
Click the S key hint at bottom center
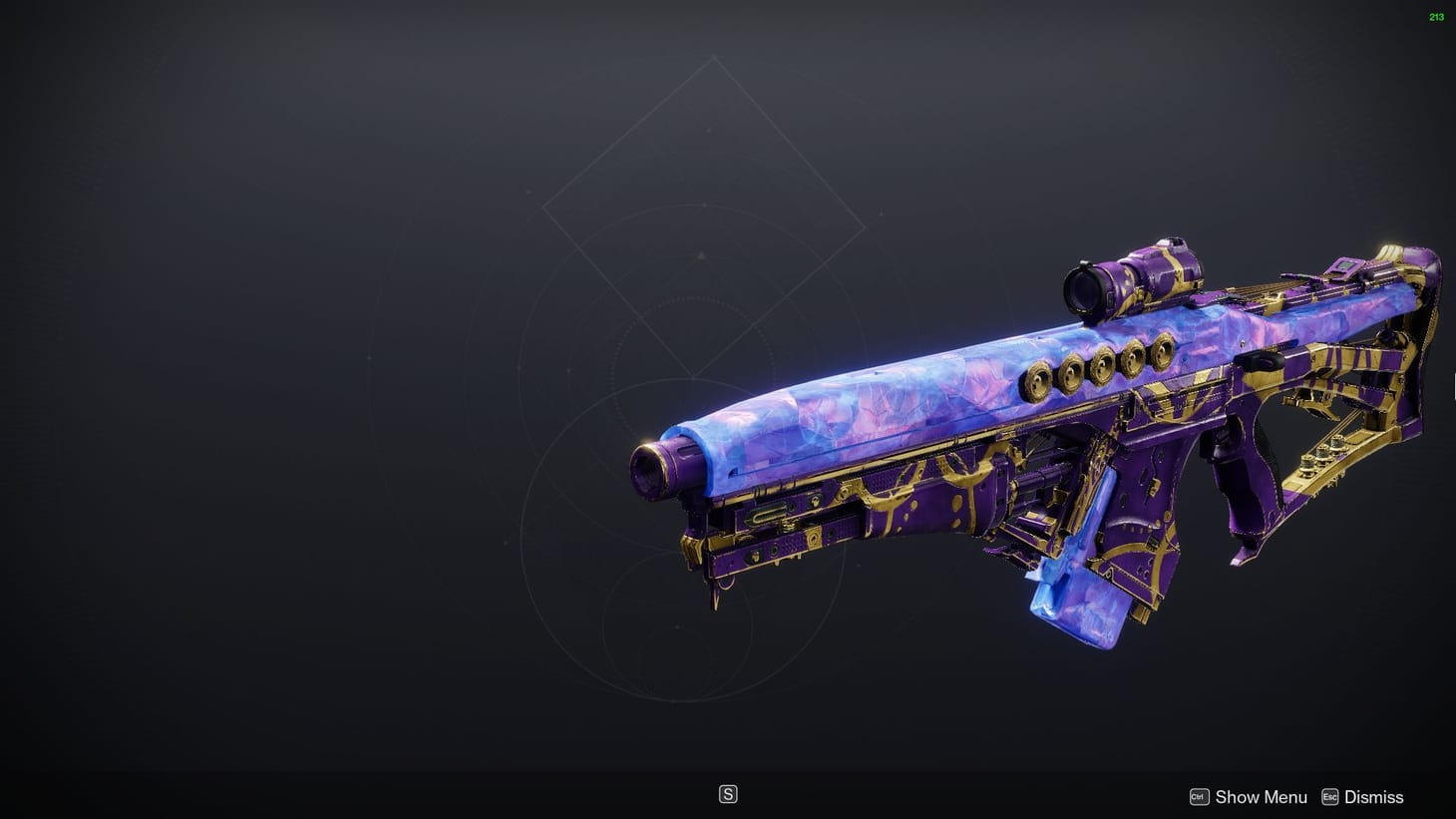[x=728, y=793]
